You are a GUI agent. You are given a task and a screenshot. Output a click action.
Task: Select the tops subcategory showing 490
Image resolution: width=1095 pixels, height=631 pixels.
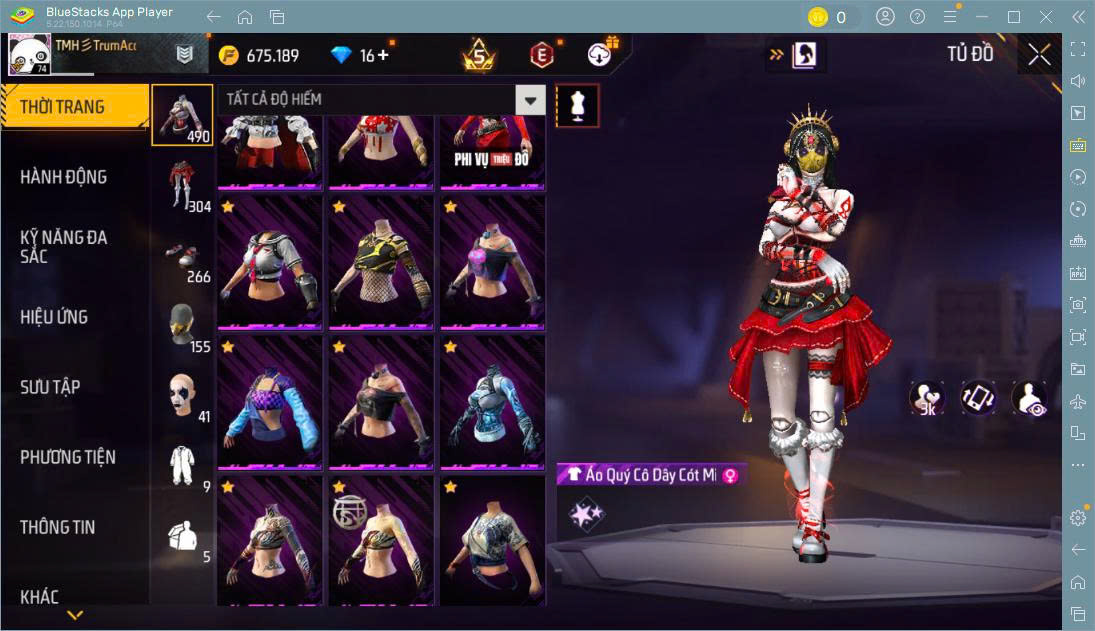pos(182,115)
